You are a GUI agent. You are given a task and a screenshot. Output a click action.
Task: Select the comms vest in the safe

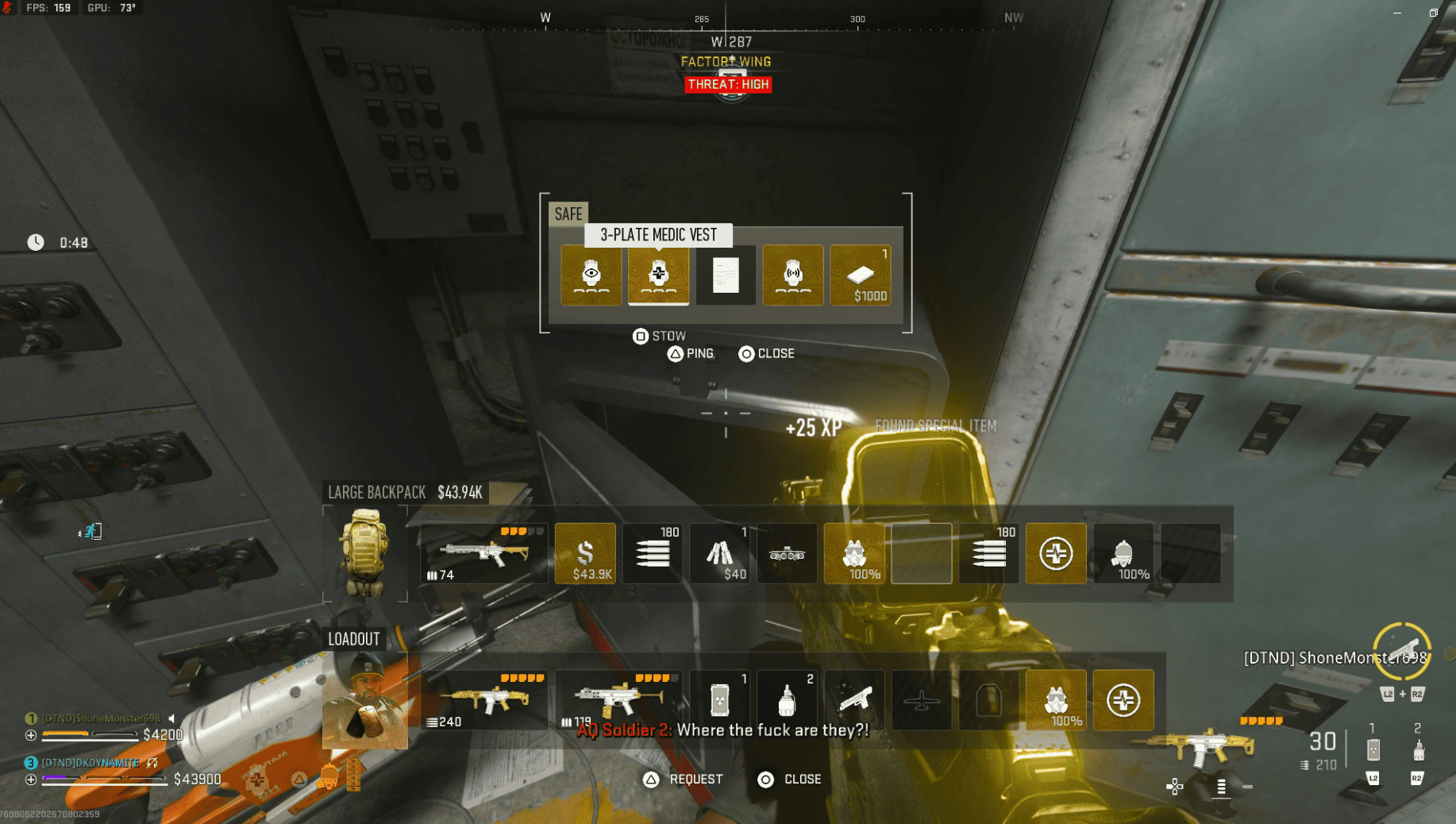click(792, 275)
